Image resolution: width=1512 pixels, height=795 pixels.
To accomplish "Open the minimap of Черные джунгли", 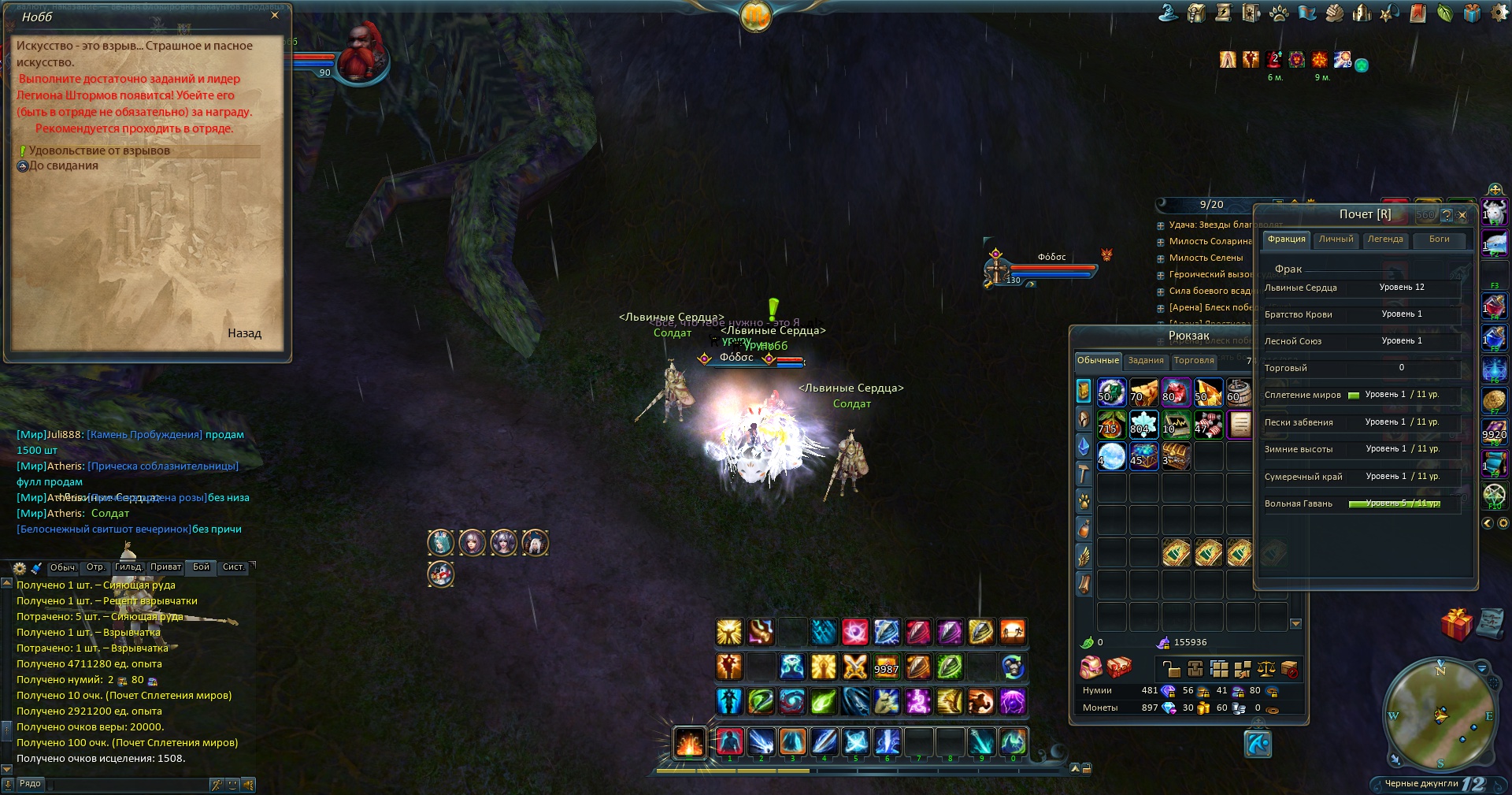I will tap(1440, 715).
